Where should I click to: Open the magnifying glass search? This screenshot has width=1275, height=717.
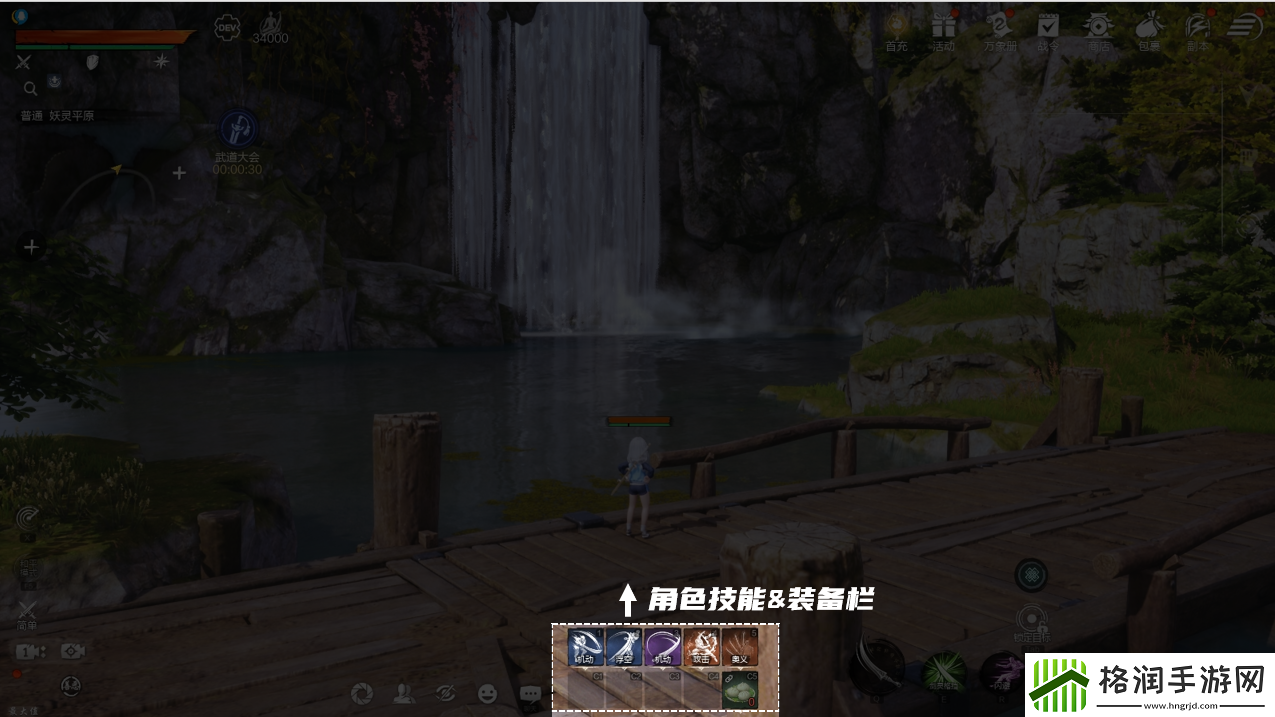pyautogui.click(x=31, y=89)
